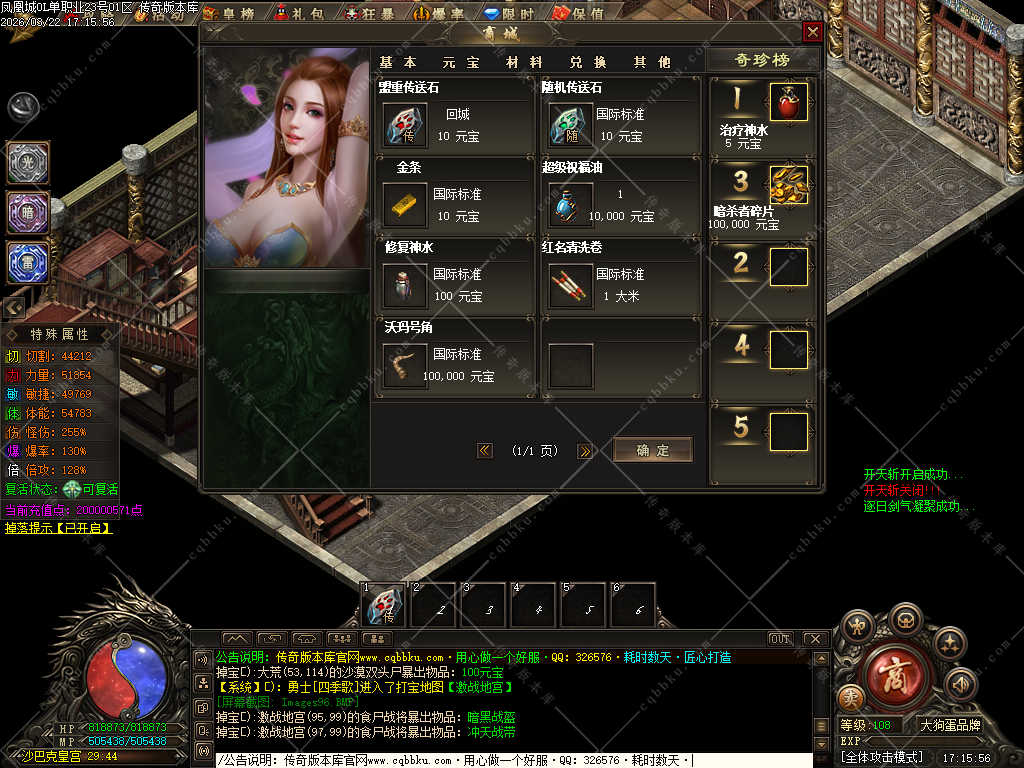
Task: Choose the 红名清洗卷 scroll item
Action: point(569,286)
